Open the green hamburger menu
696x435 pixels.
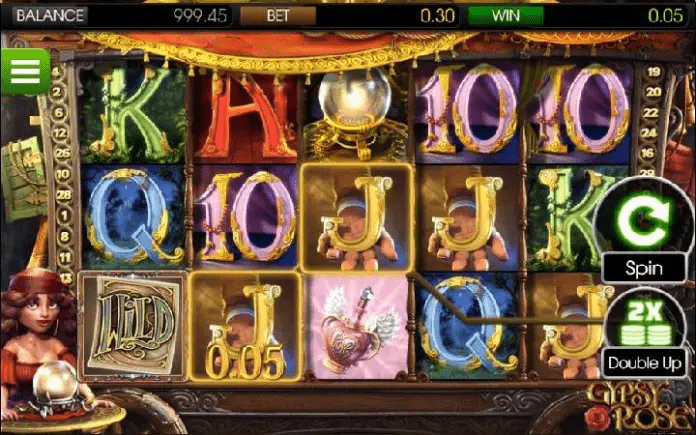pos(26,70)
